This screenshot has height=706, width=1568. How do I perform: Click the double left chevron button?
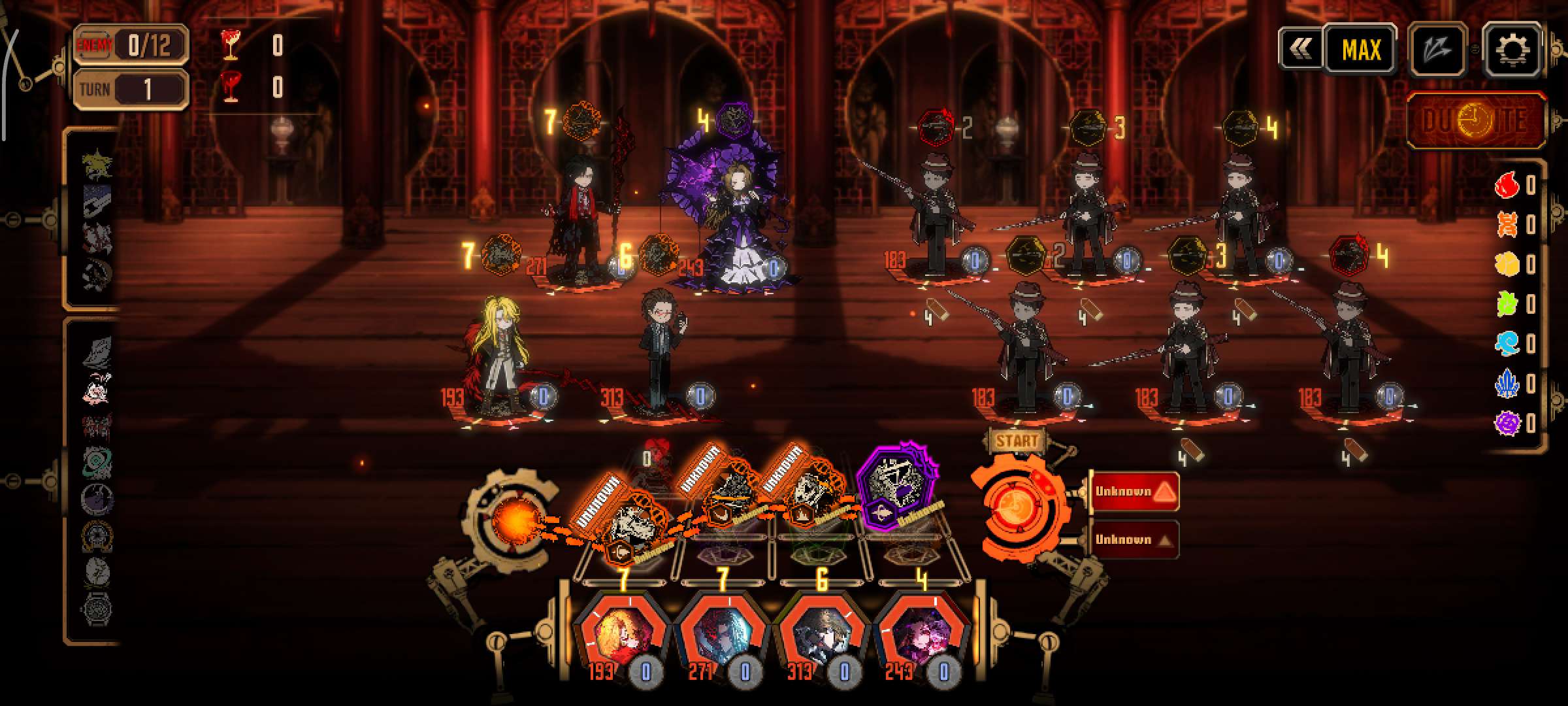pyautogui.click(x=1300, y=48)
